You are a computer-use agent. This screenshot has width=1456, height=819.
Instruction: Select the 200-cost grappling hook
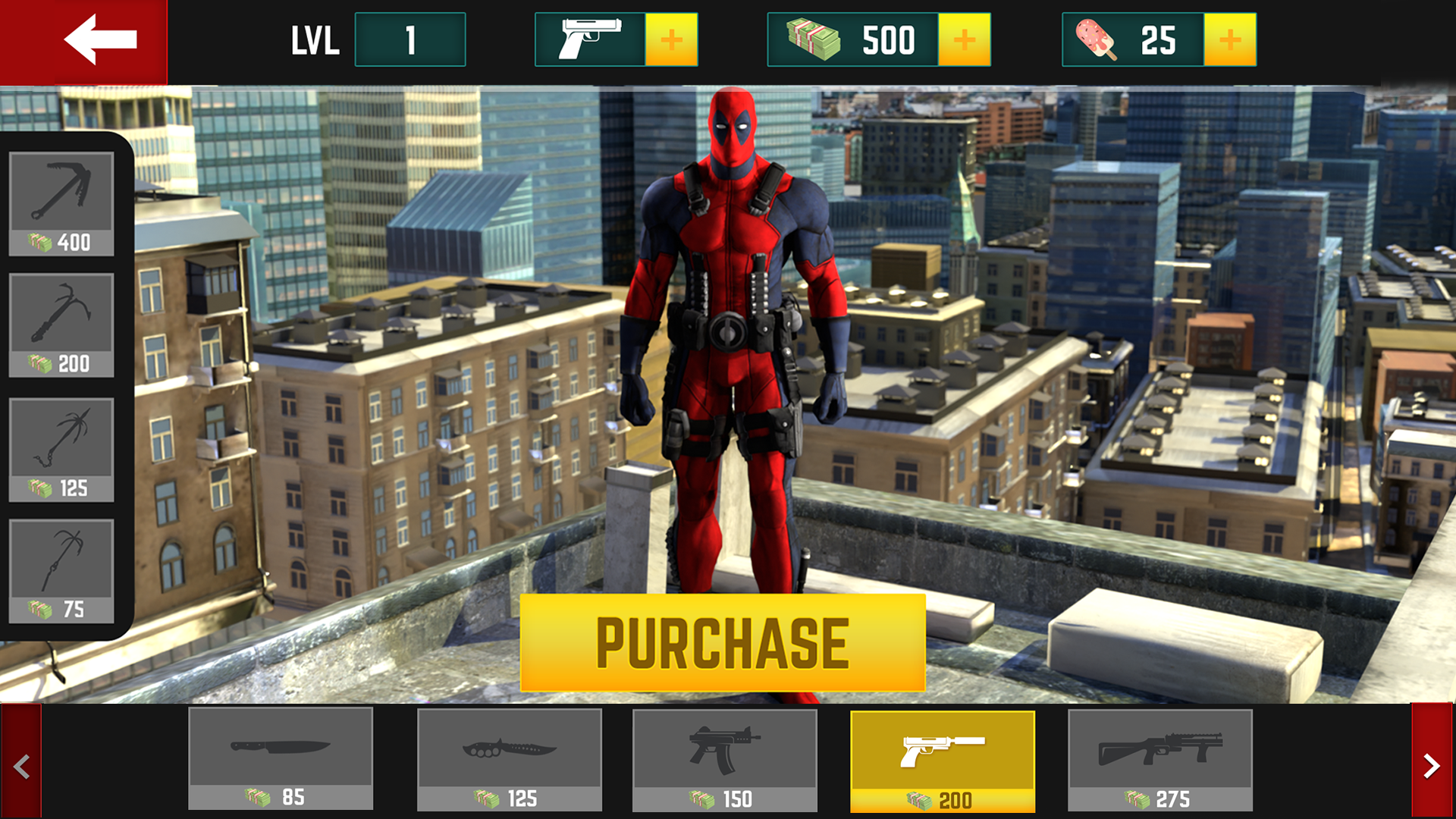pos(61,322)
